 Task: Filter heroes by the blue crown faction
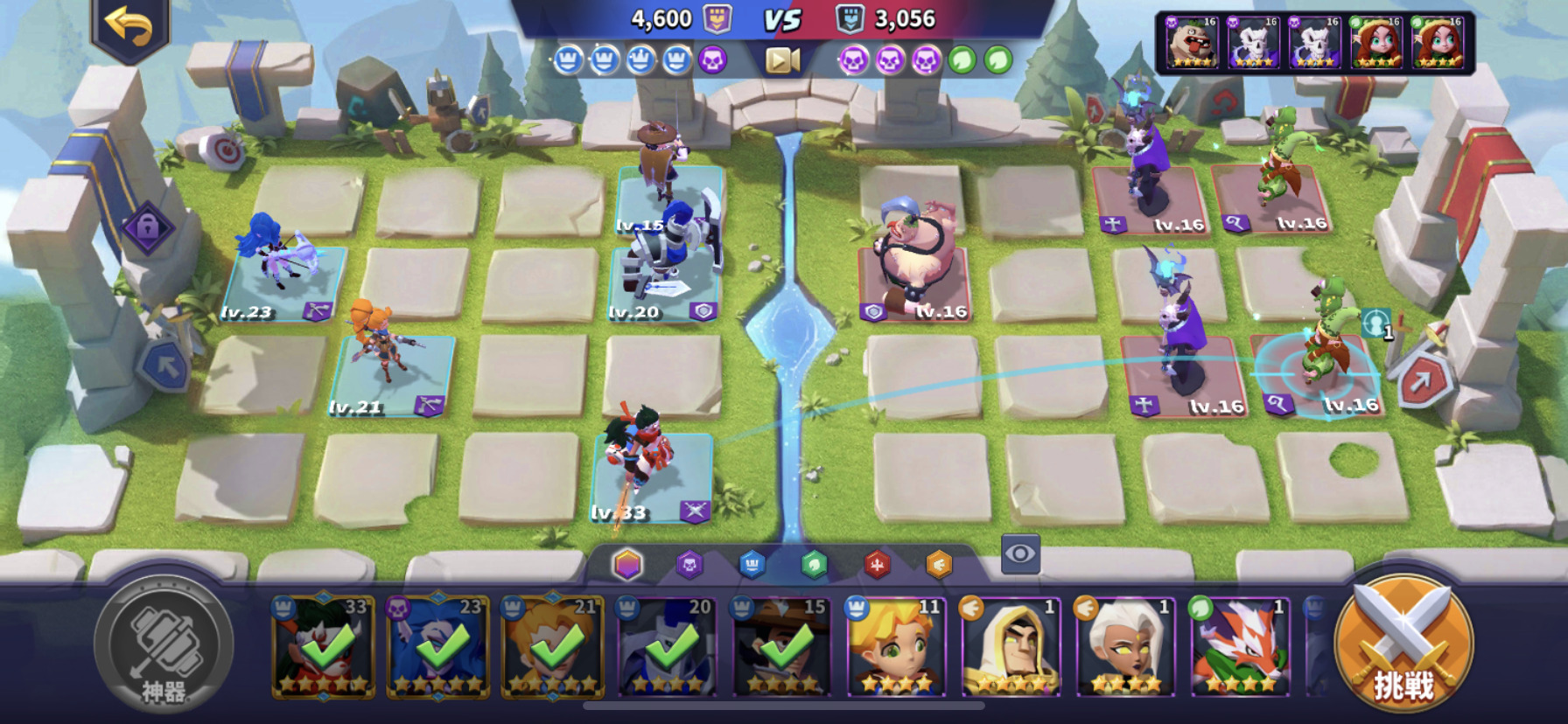click(x=752, y=565)
